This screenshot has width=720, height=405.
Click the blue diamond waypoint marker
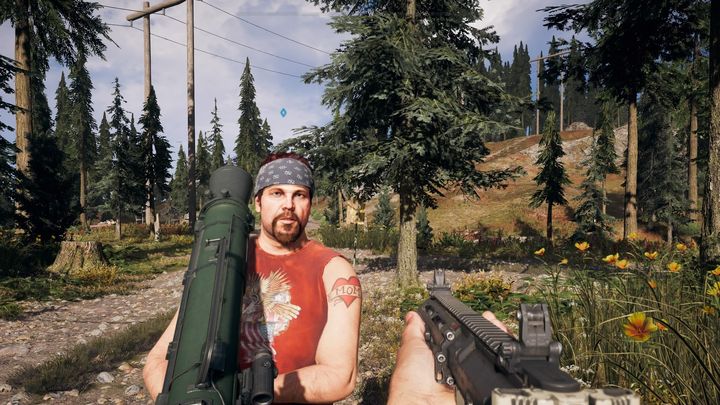point(283,112)
